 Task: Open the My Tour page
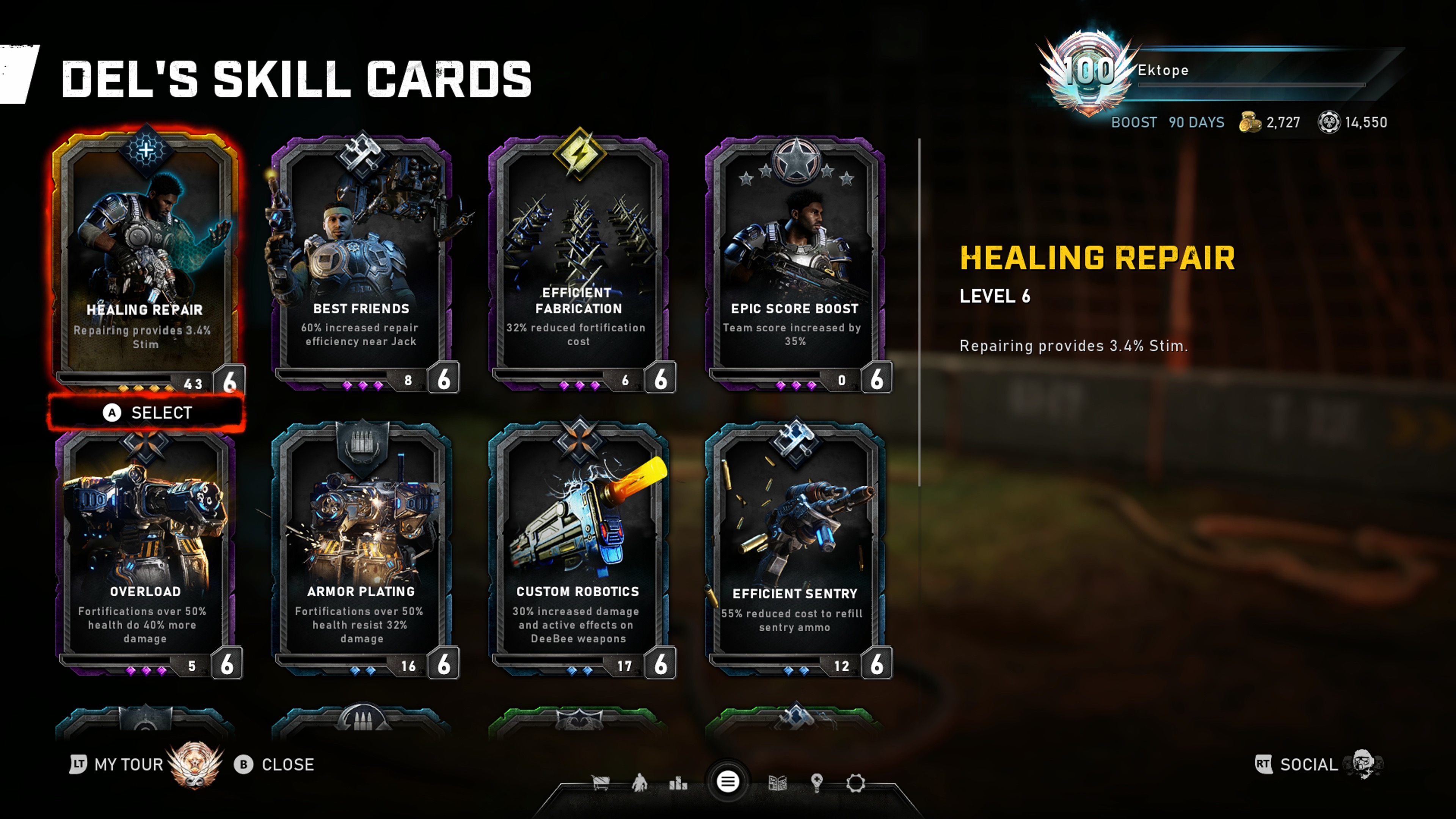(x=128, y=765)
